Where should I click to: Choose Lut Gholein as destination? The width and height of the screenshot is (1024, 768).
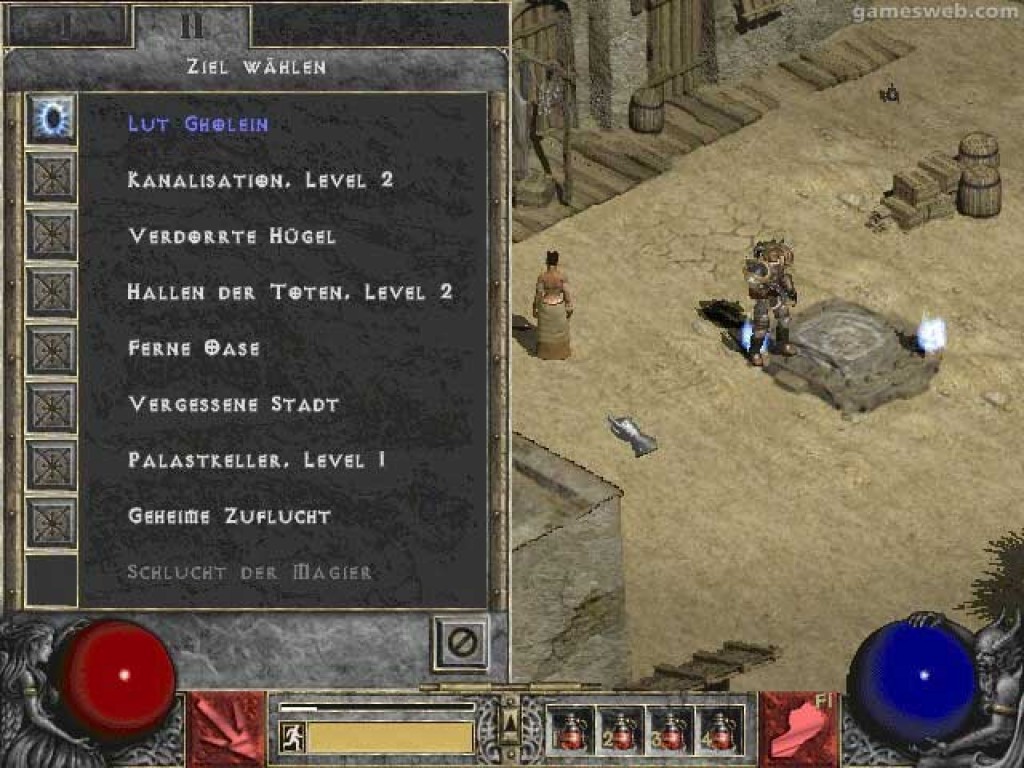click(198, 124)
